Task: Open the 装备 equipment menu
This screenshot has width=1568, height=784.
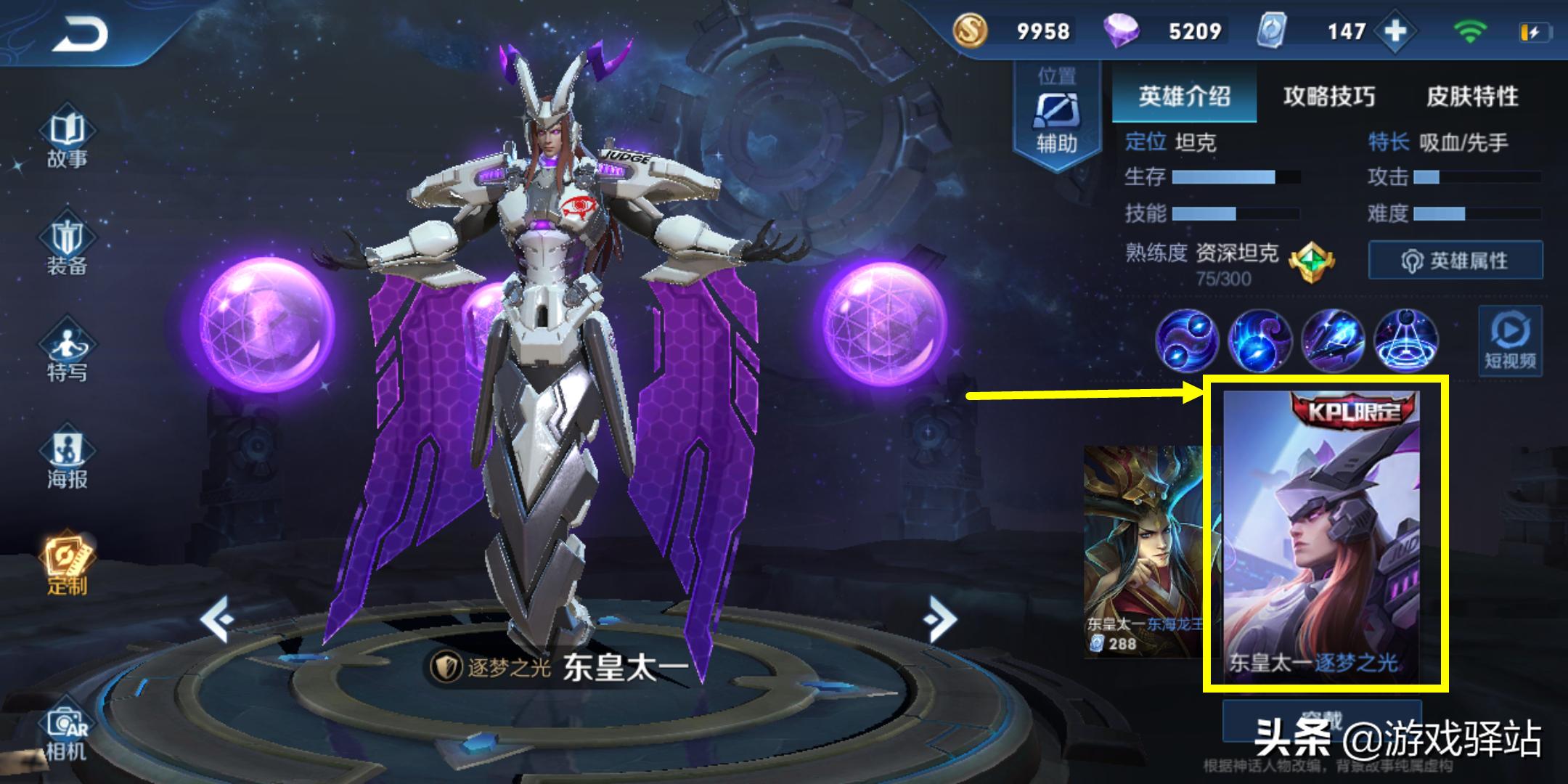Action: pyautogui.click(x=67, y=247)
